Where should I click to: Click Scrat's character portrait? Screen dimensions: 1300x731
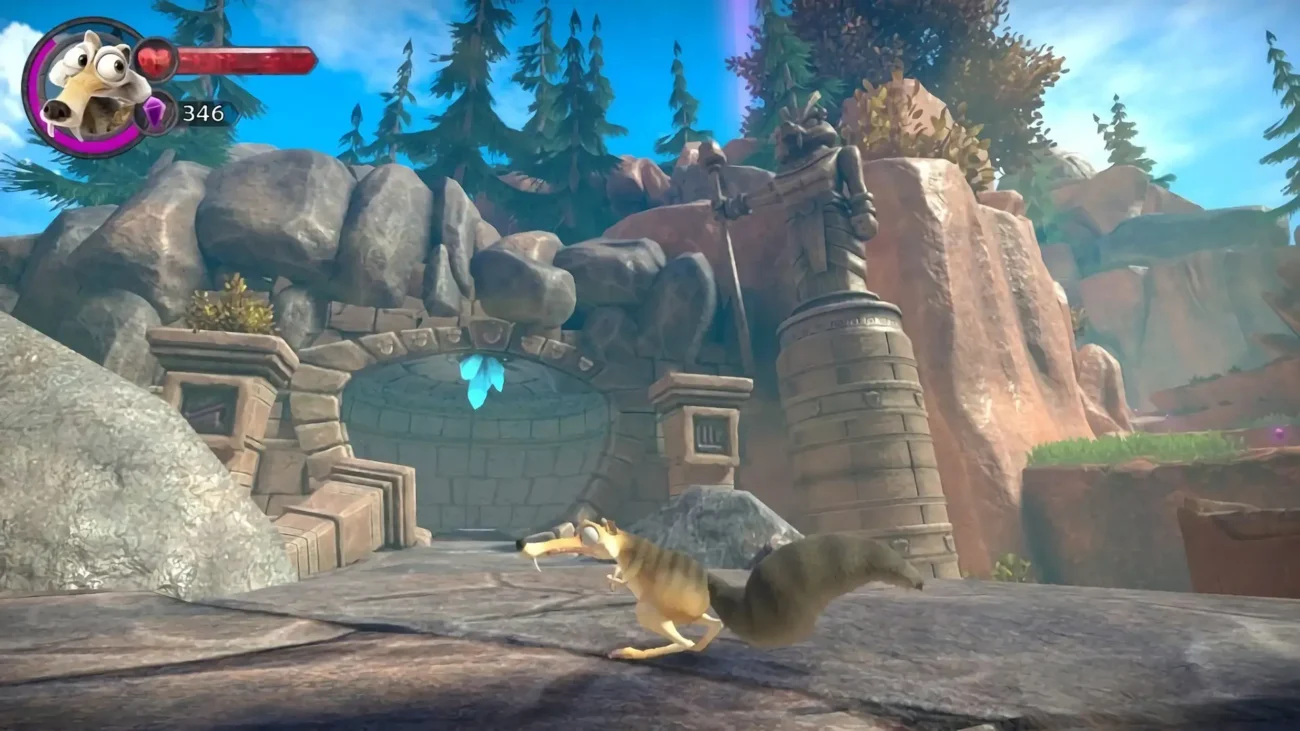[86, 87]
